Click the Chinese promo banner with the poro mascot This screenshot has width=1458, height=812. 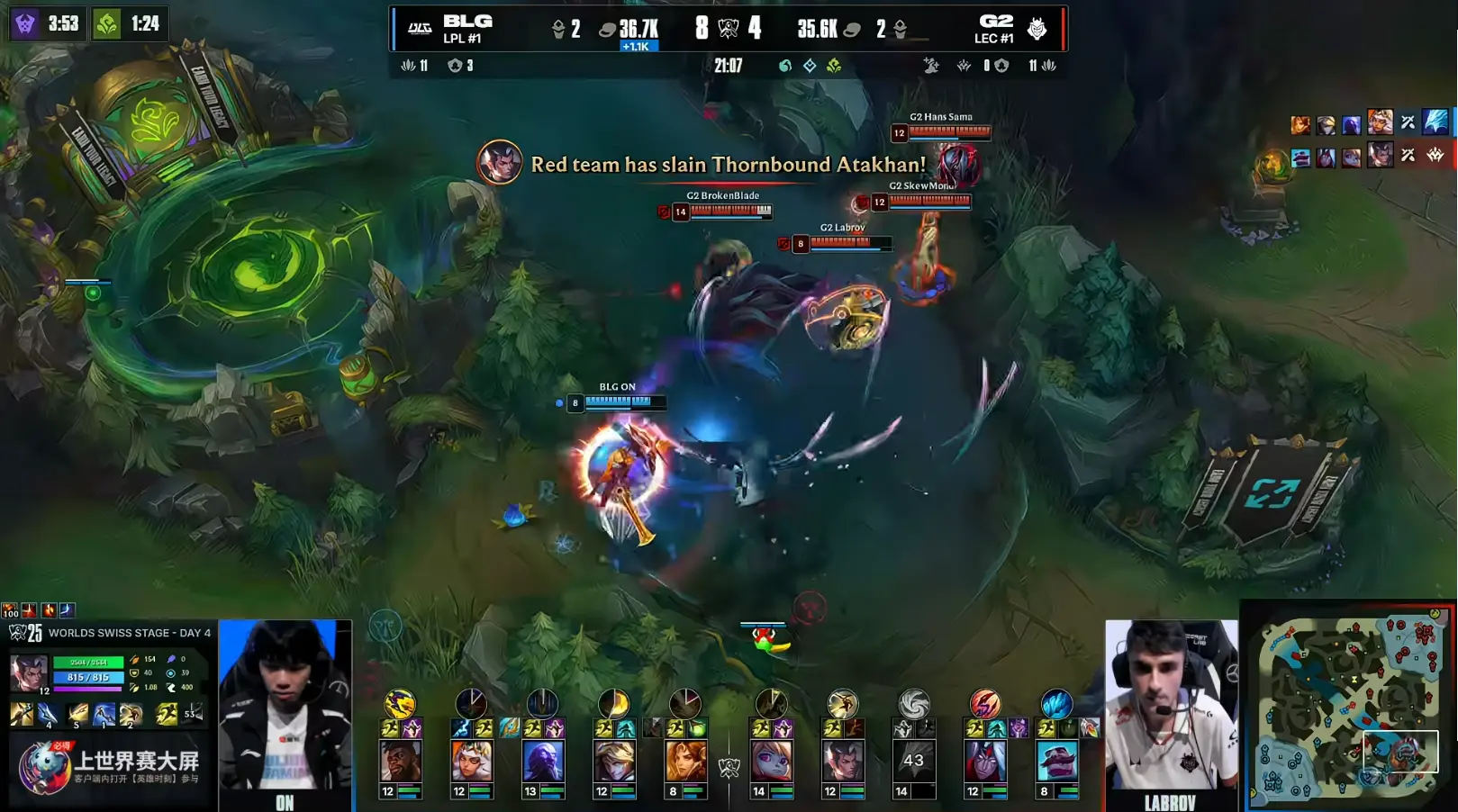110,767
